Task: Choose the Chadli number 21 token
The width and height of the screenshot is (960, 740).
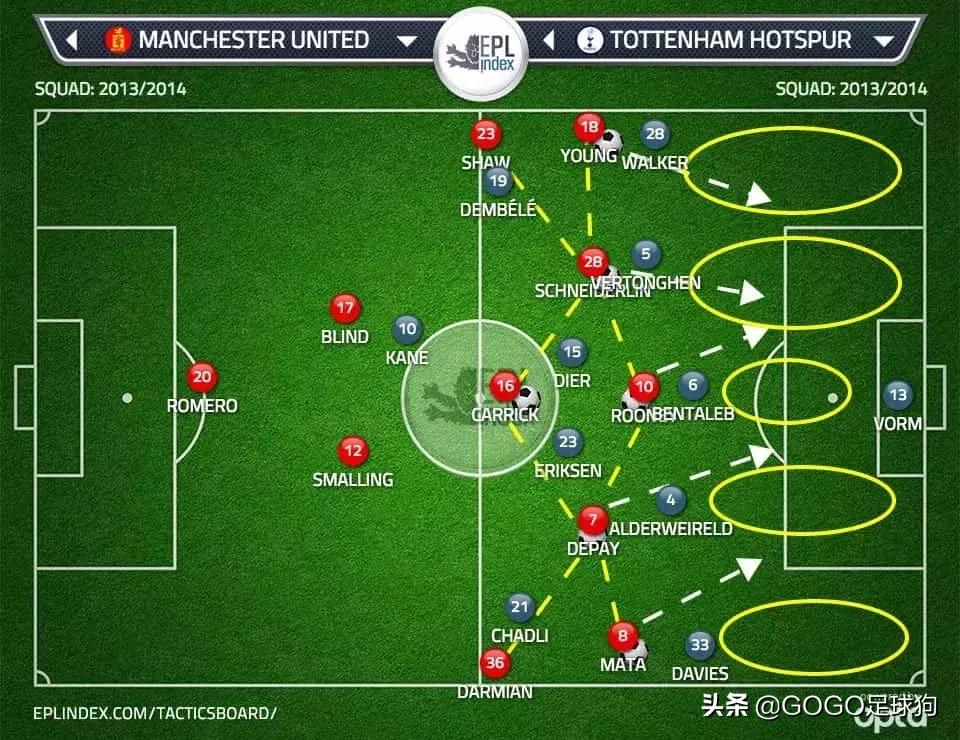Action: coord(520,606)
